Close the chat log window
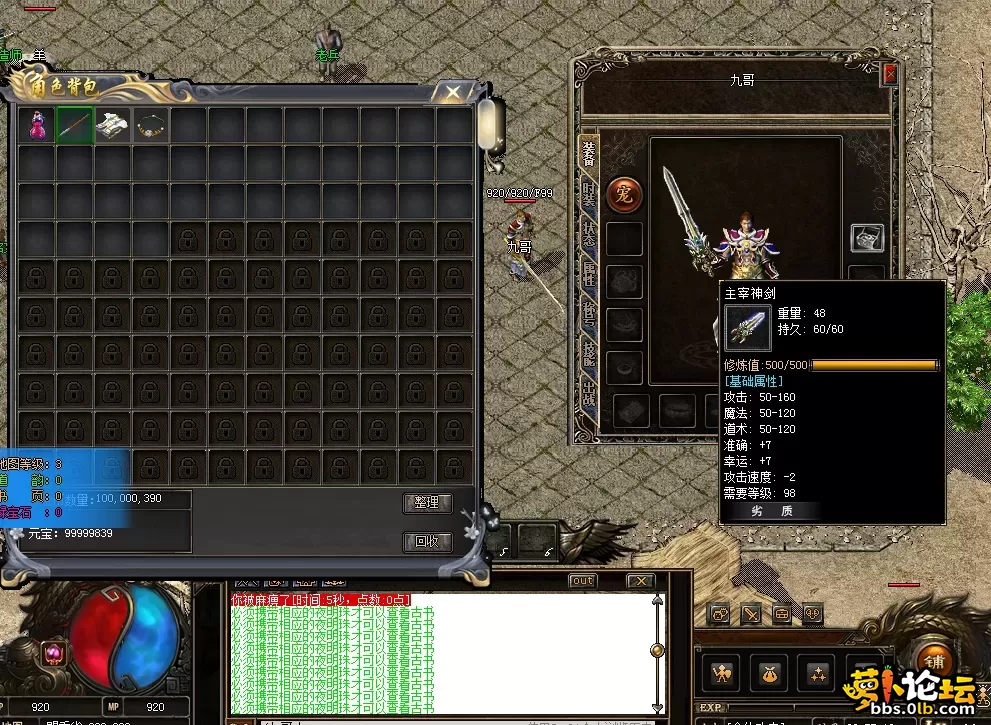 tap(640, 581)
